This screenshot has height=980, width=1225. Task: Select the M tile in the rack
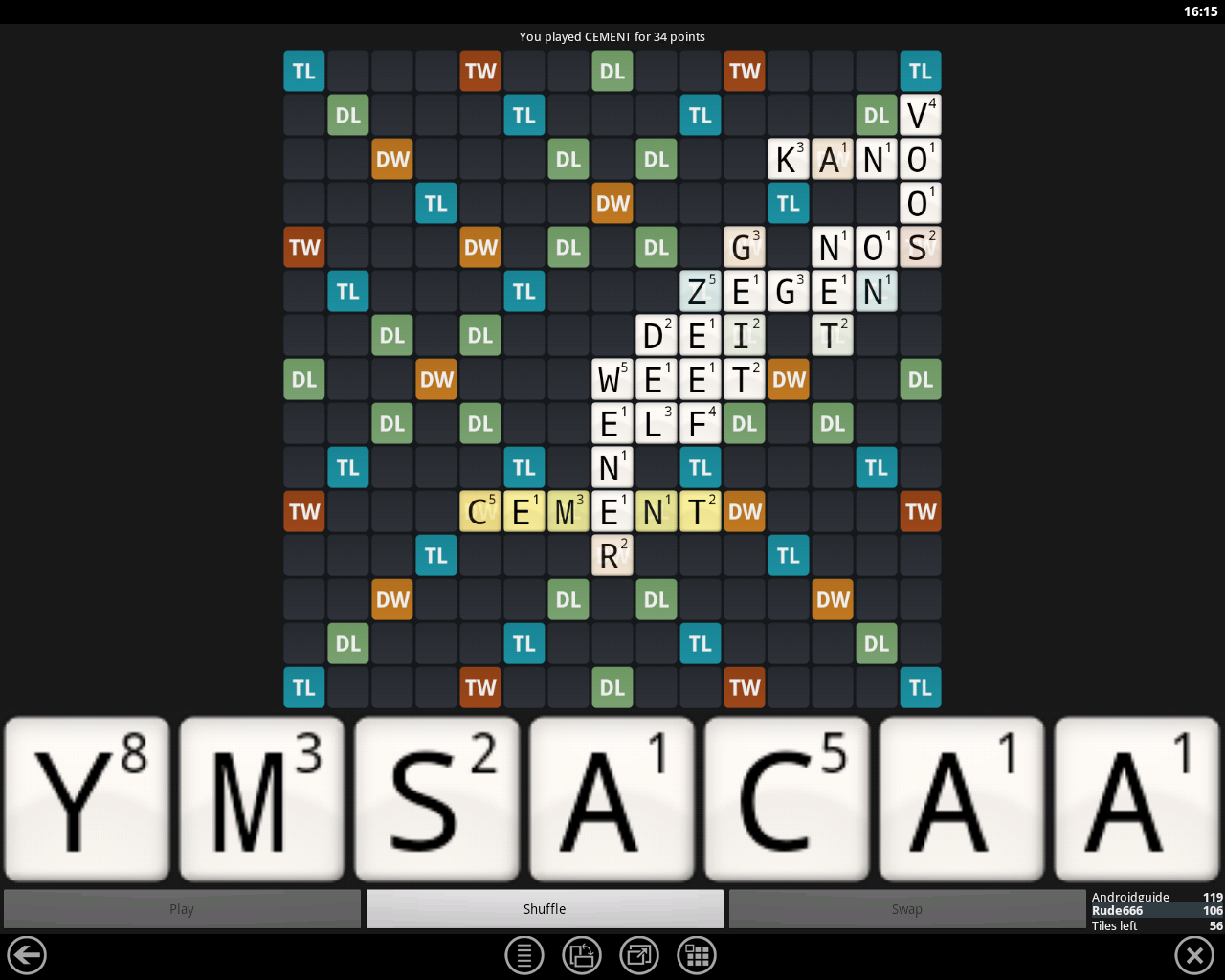[x=261, y=797]
